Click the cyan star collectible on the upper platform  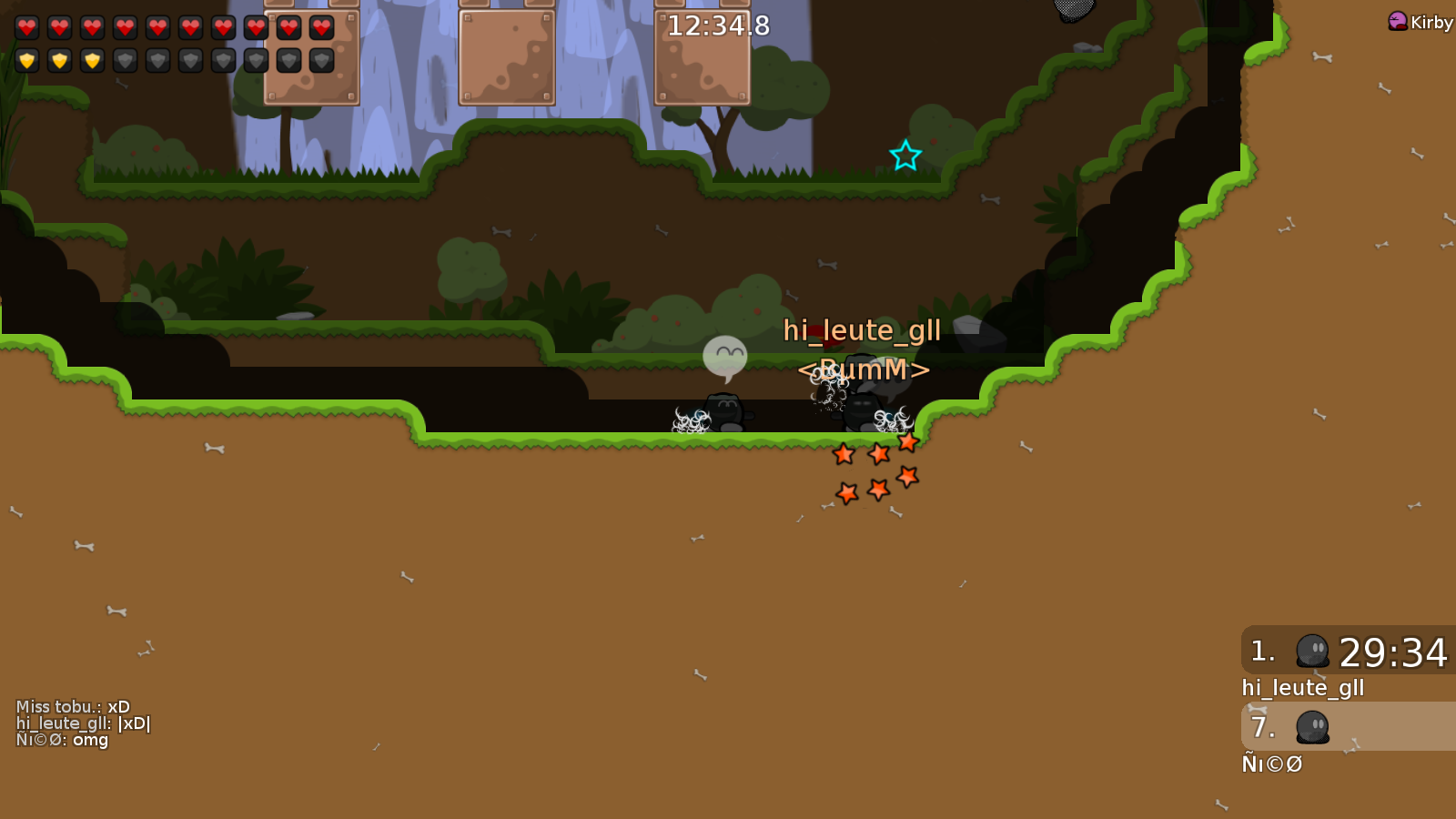tap(904, 155)
